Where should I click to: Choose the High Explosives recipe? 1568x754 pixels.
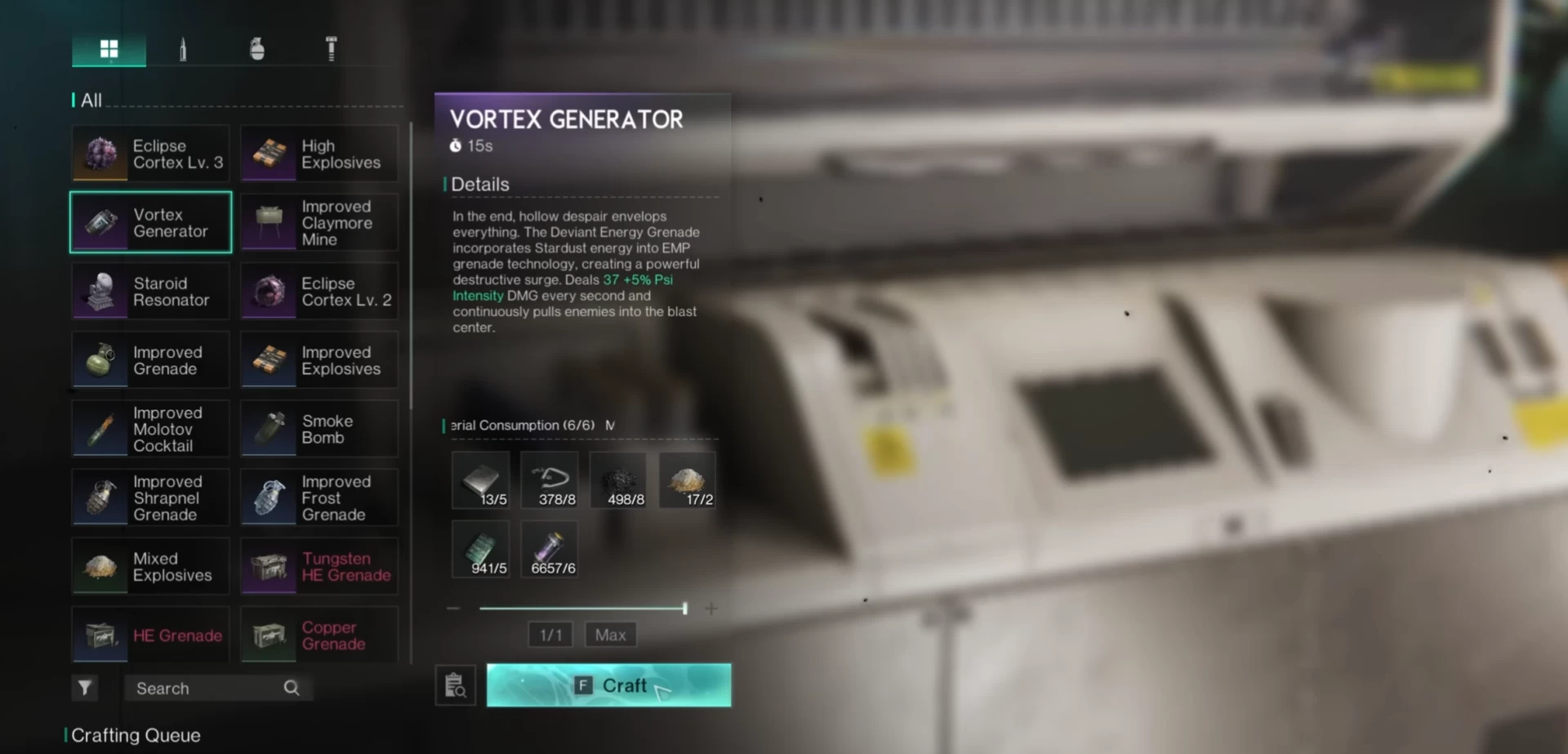tap(319, 154)
